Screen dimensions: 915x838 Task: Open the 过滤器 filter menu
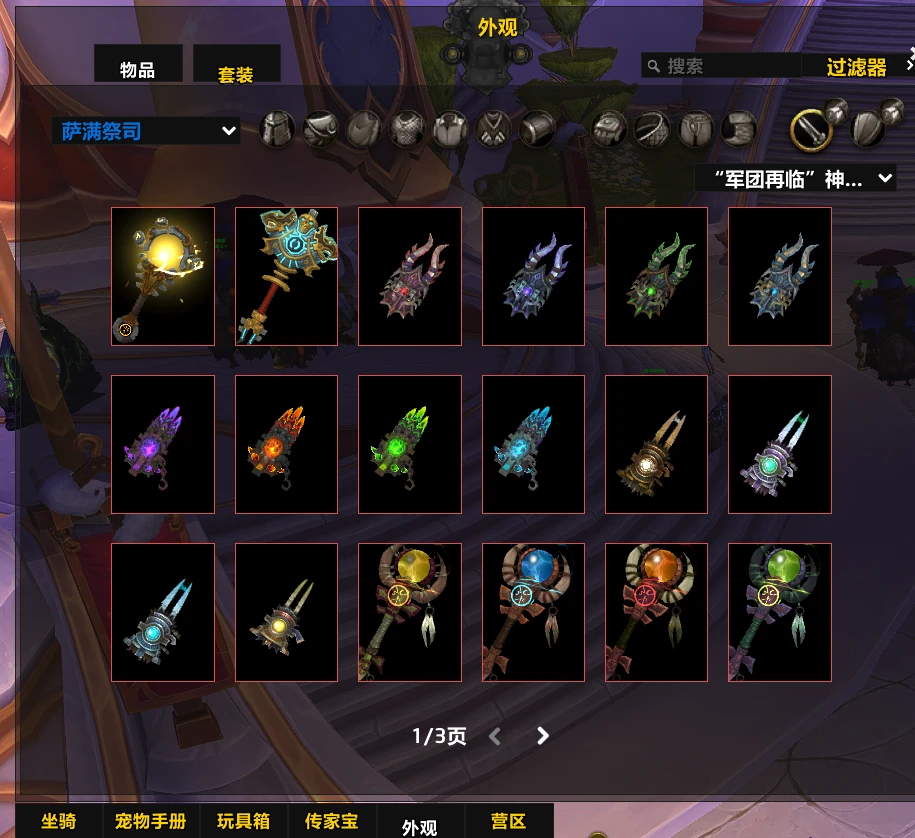(x=857, y=67)
